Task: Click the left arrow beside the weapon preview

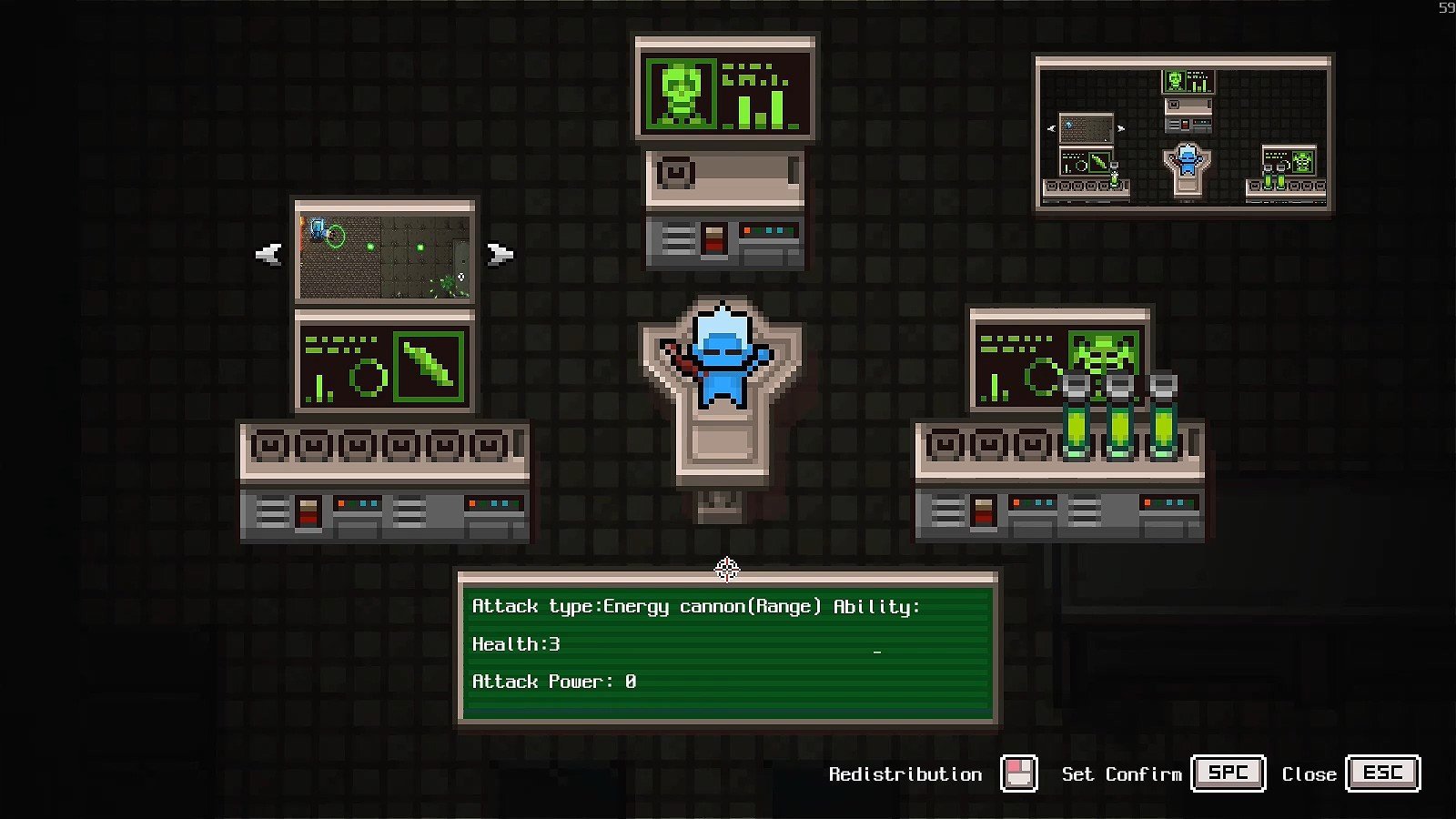Action: (268, 254)
